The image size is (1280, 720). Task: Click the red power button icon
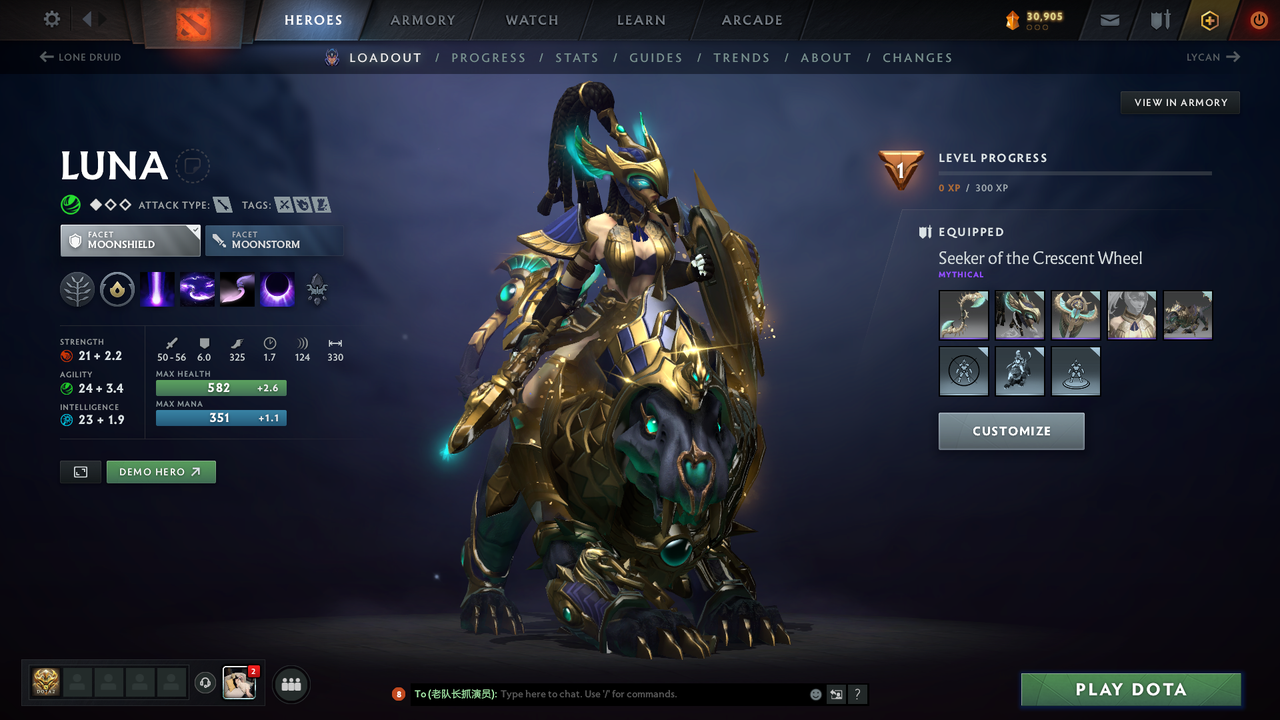1258,20
